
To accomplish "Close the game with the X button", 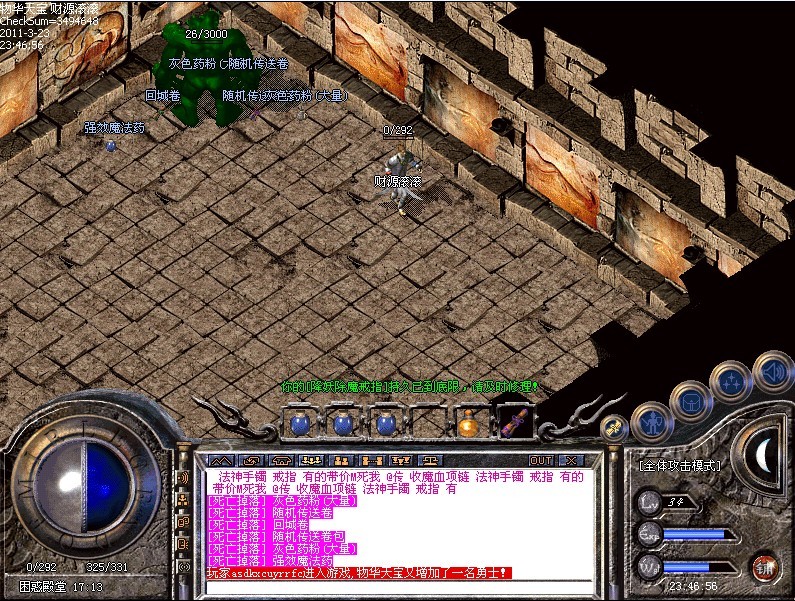I will (571, 460).
